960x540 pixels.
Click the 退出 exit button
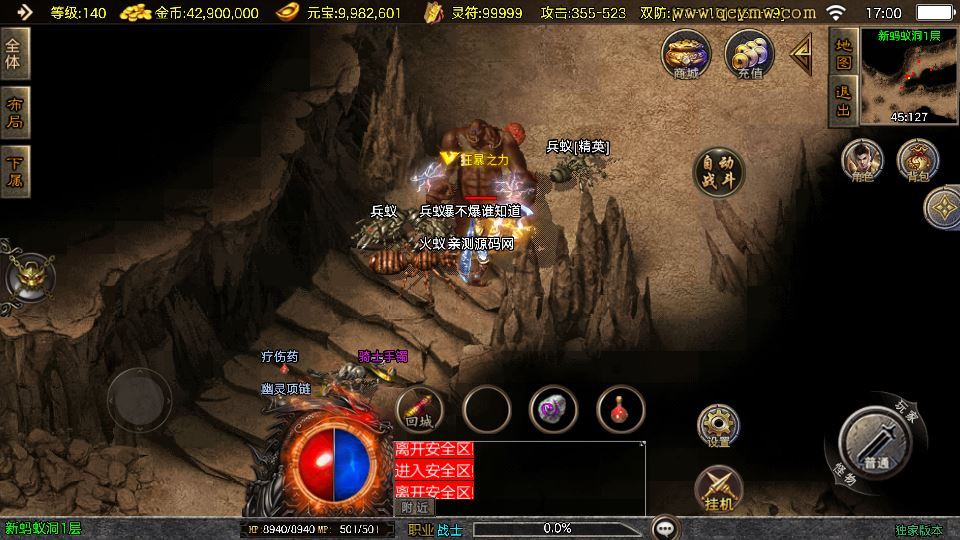pyautogui.click(x=843, y=101)
